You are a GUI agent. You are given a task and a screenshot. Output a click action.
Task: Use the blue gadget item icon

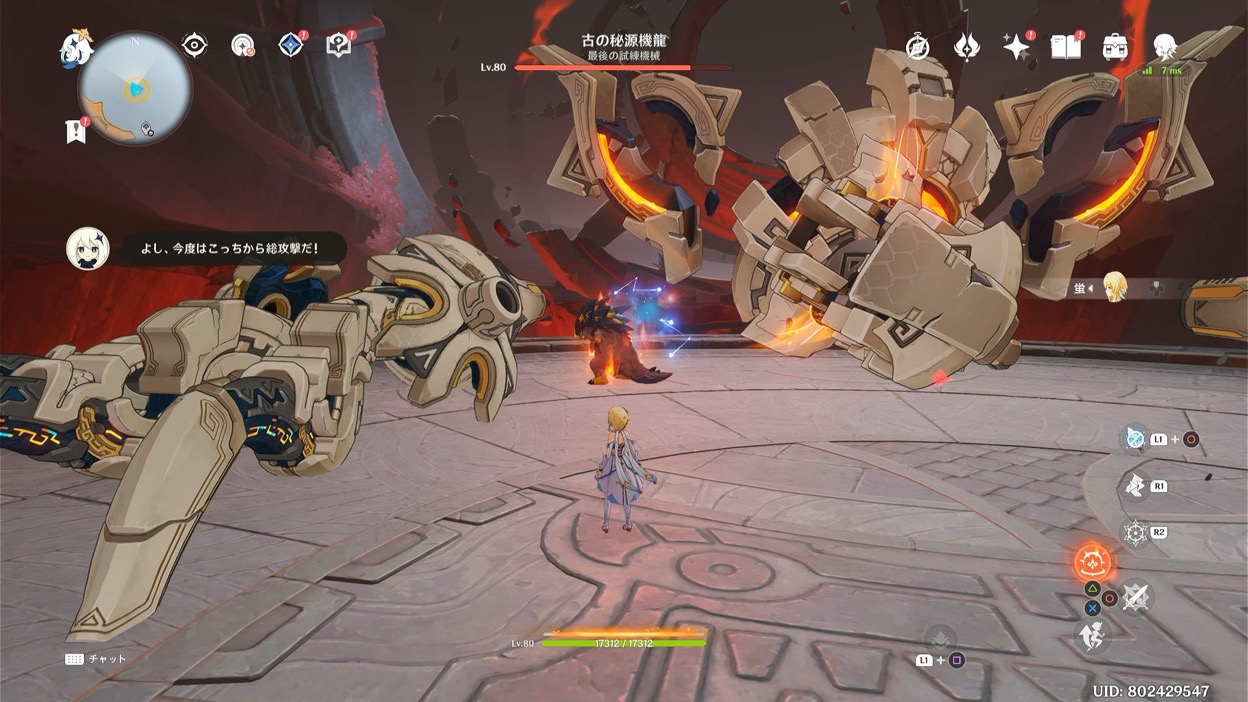[1135, 438]
